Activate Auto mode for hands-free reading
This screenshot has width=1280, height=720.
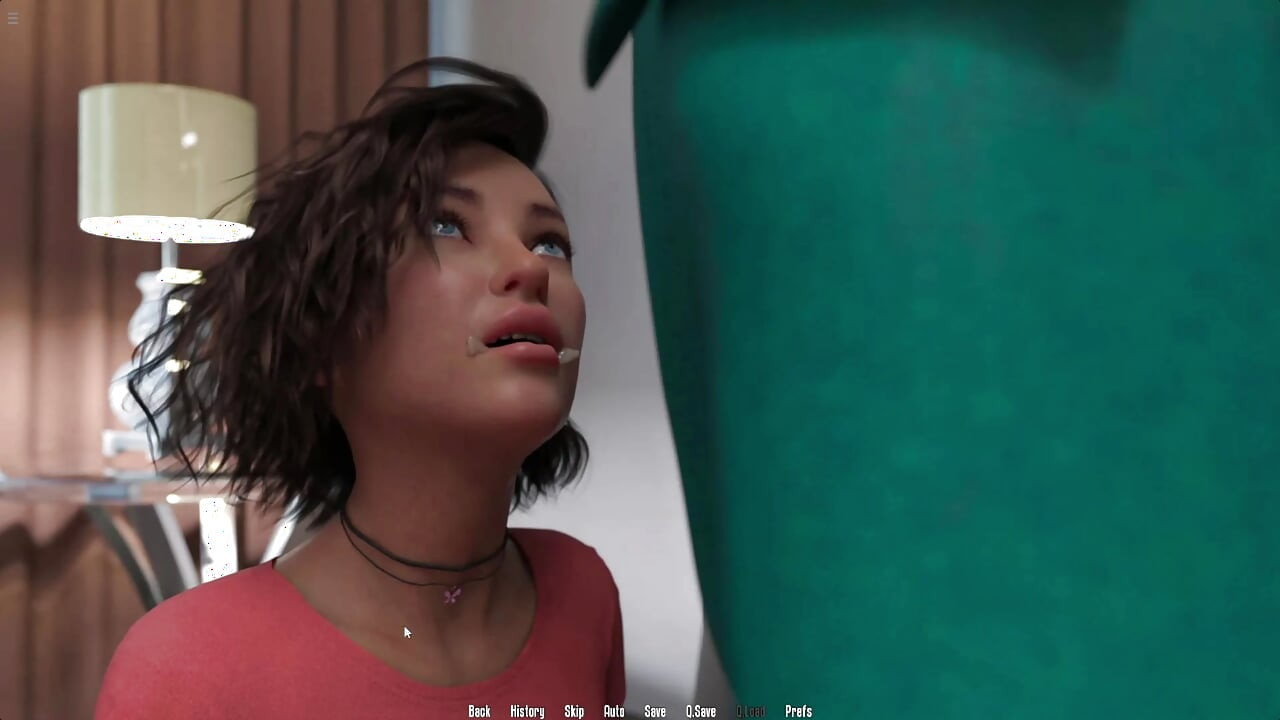(x=613, y=711)
